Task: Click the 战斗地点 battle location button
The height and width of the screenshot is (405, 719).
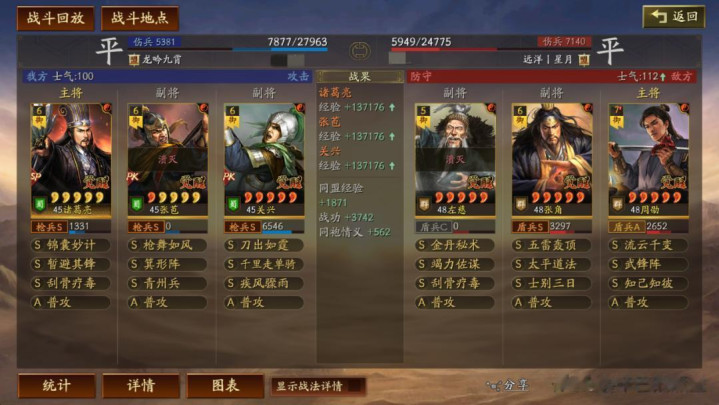Action: click(x=139, y=18)
